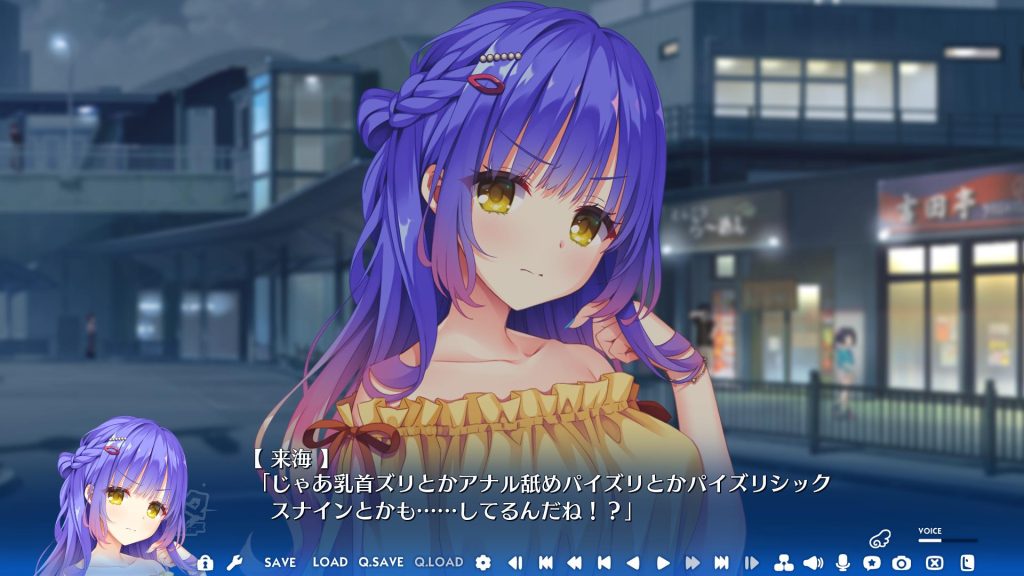This screenshot has height=576, width=1024.
Task: Open the LOAD menu
Action: pos(330,562)
